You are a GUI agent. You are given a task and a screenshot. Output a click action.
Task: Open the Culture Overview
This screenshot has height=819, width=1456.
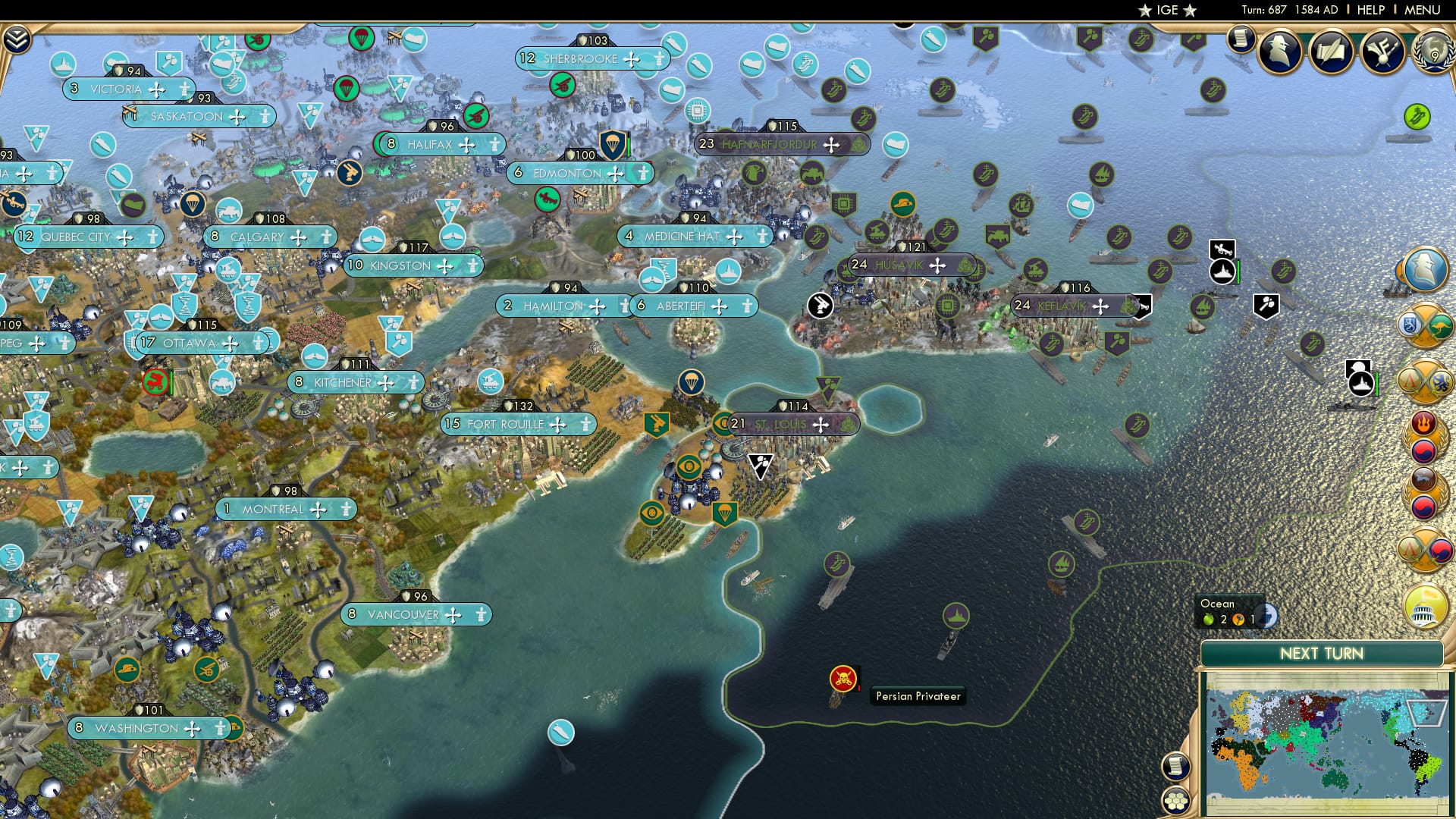tap(1382, 53)
